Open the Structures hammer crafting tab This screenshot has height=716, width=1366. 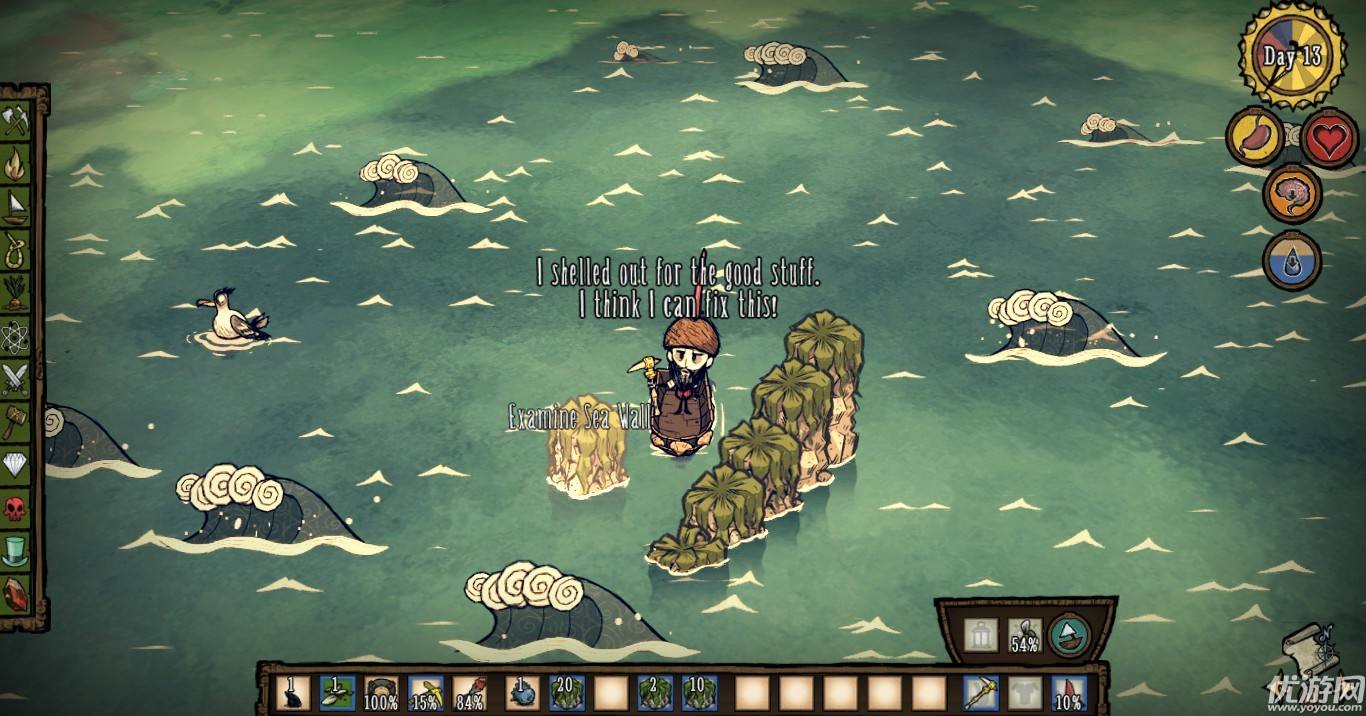15,421
